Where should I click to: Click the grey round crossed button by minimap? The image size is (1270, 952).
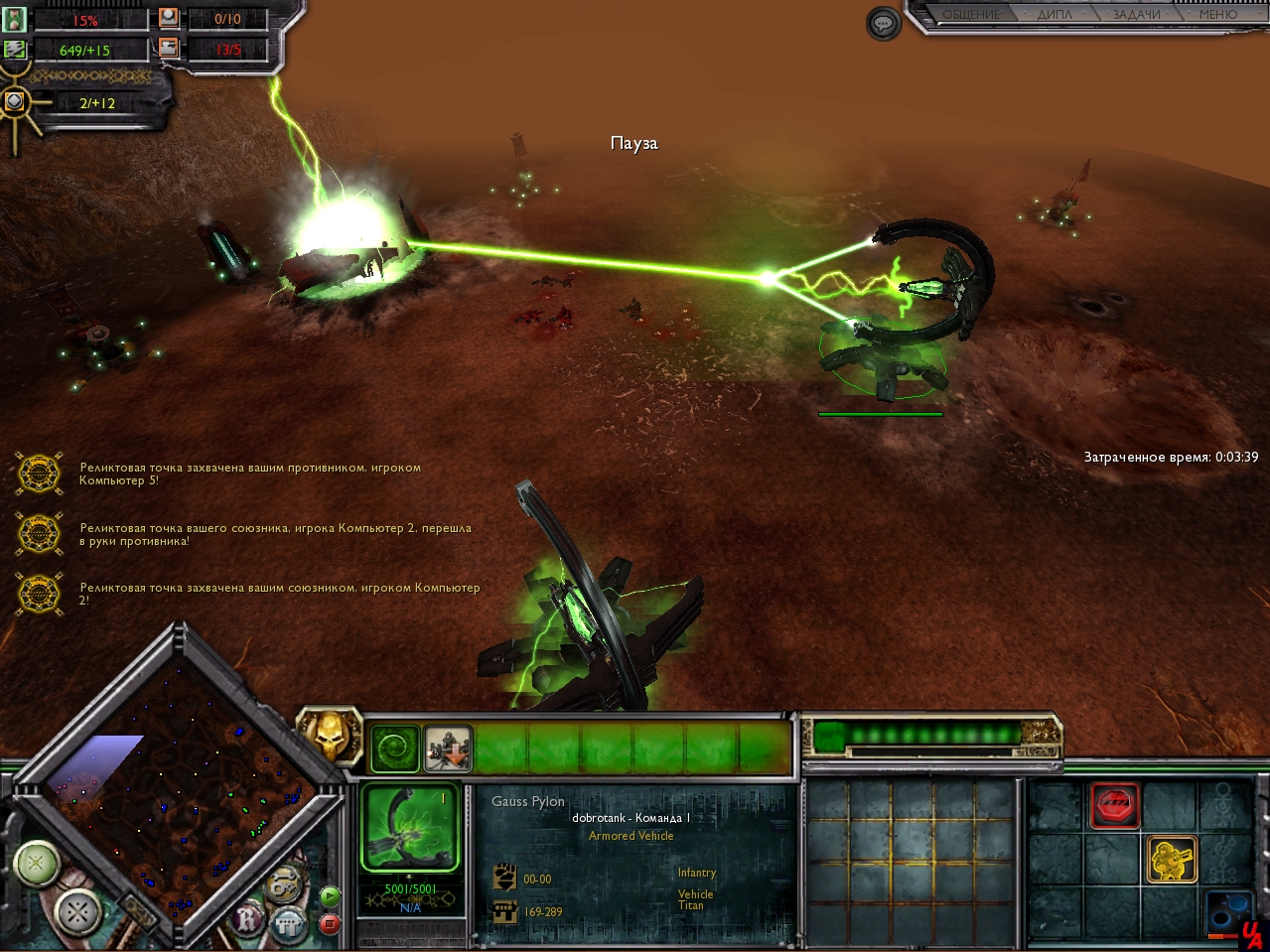pos(78,911)
